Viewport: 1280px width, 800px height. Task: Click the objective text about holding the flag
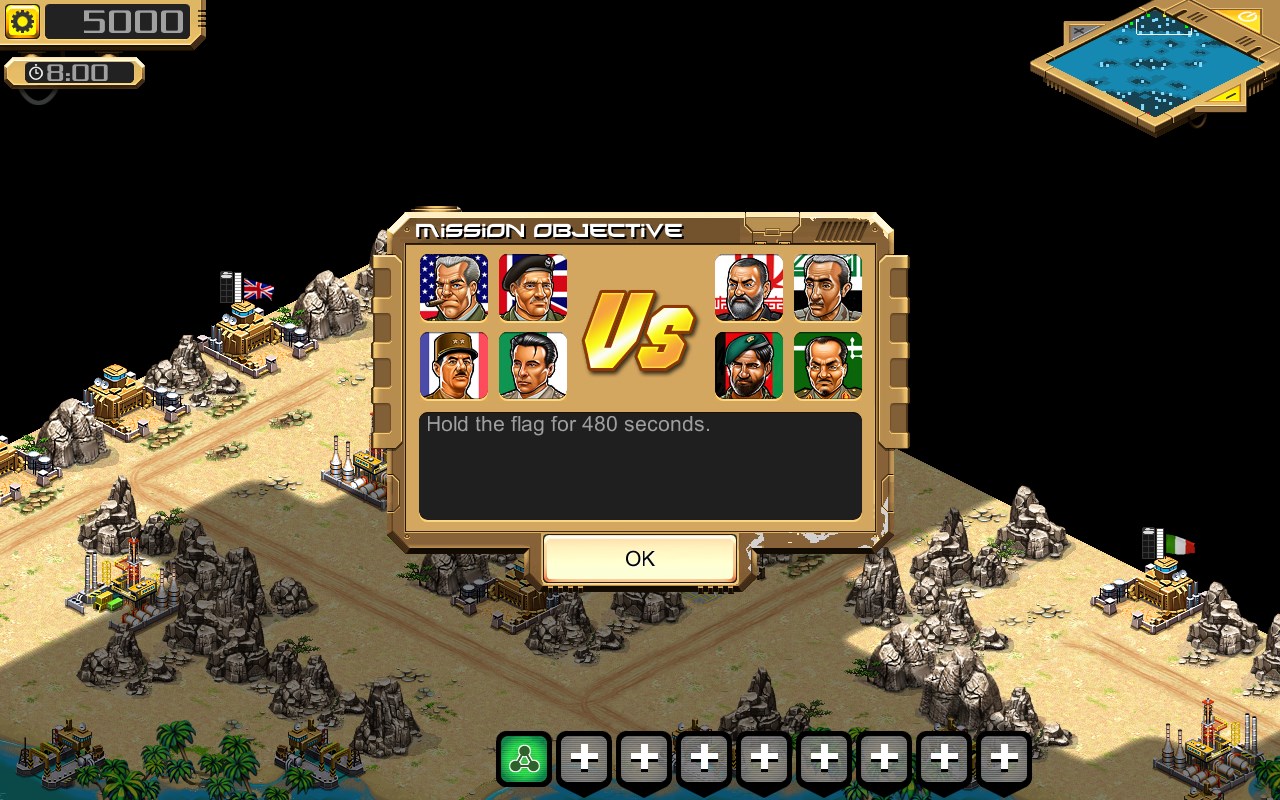pos(567,424)
